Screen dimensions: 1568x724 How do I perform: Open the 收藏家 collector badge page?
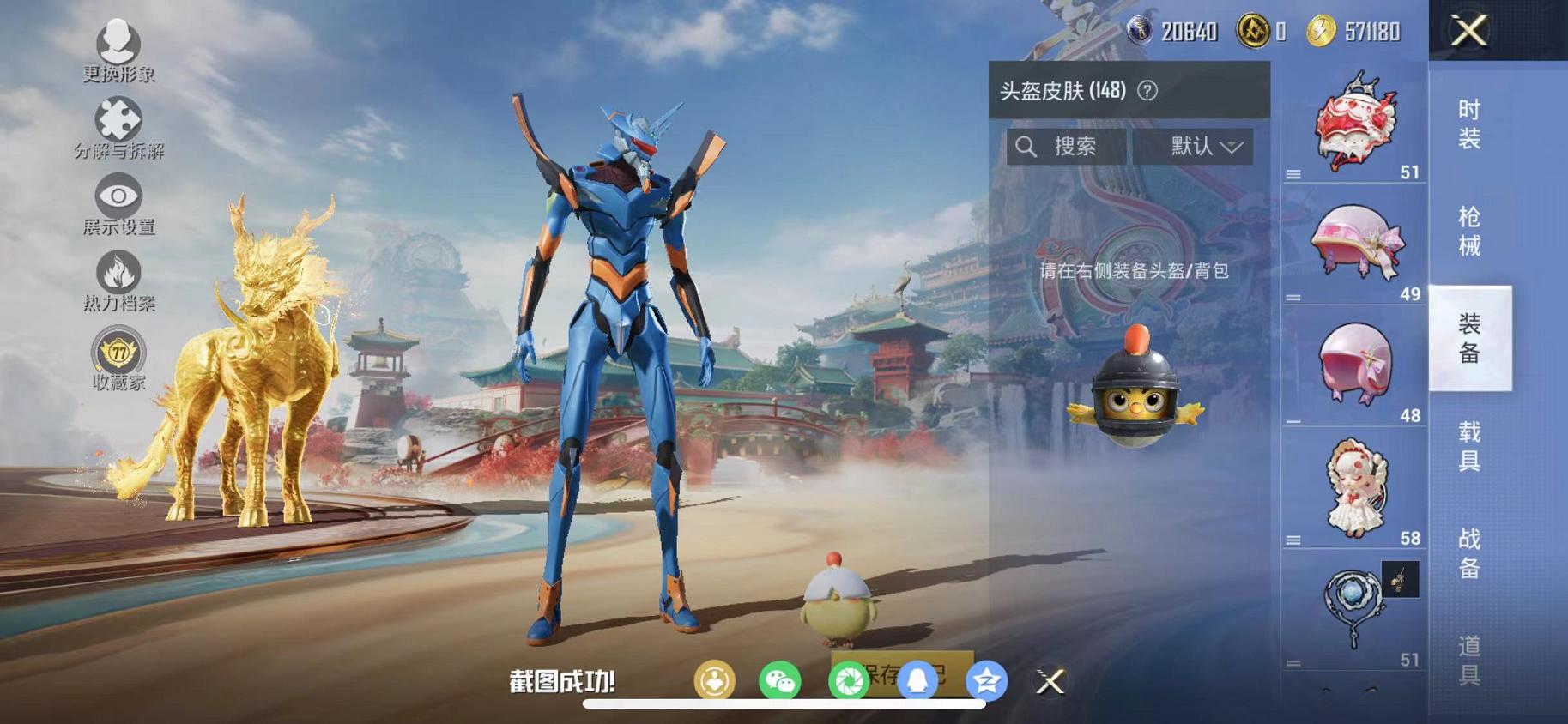[x=118, y=353]
